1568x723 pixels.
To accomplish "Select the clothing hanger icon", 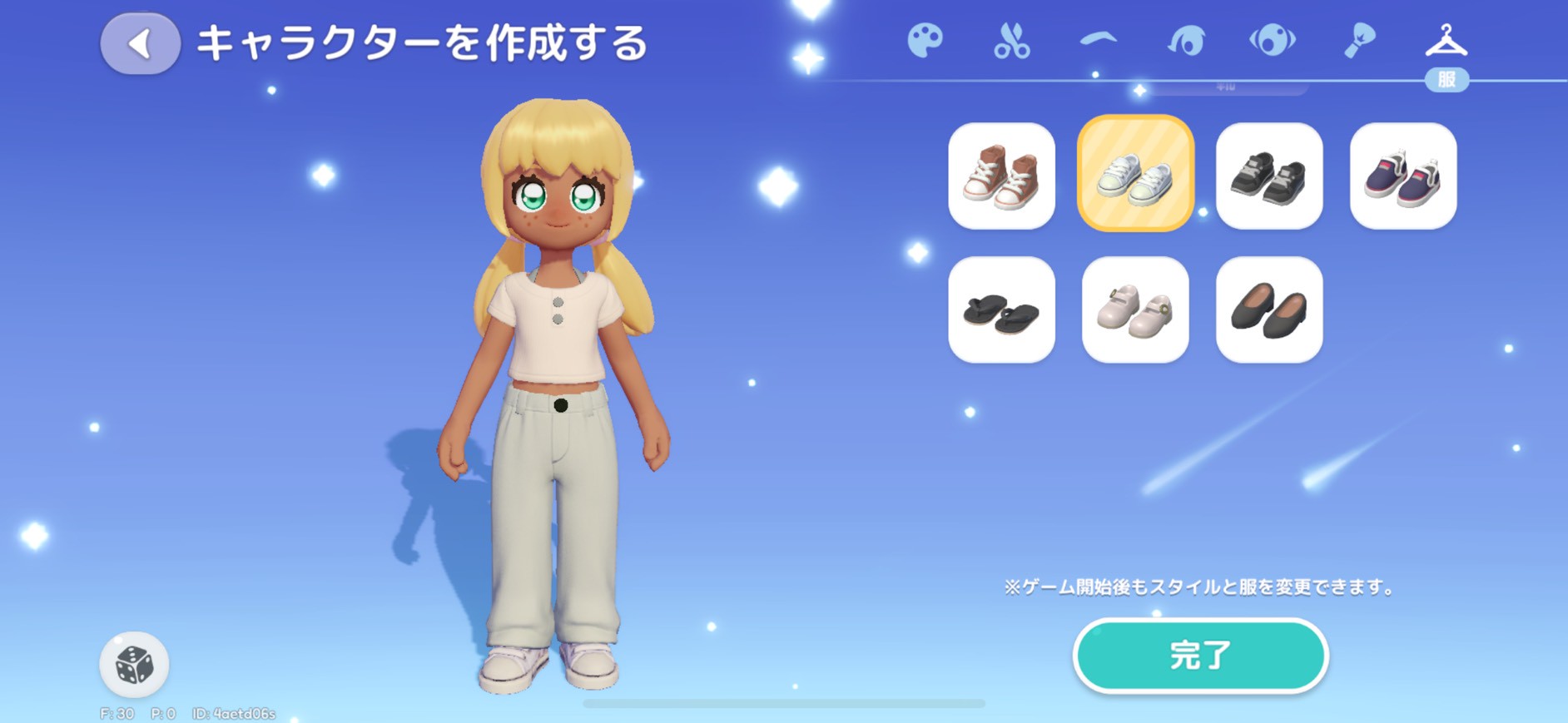I will coord(1445,39).
